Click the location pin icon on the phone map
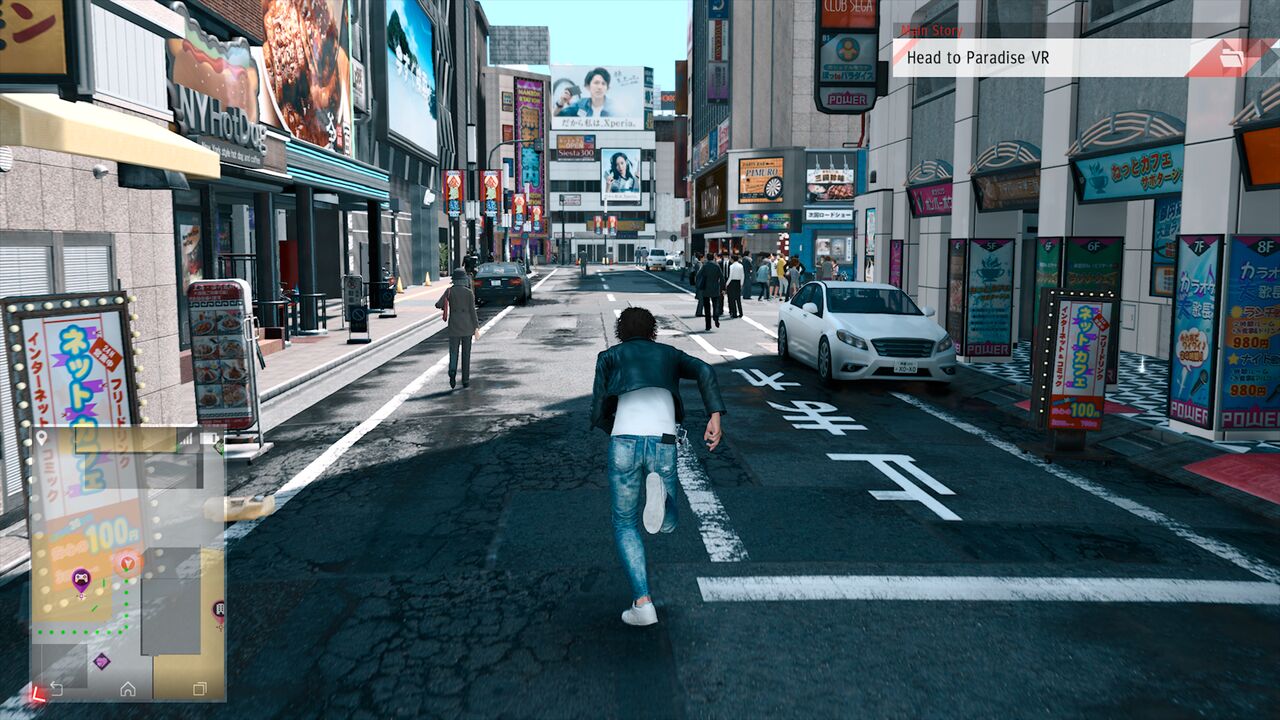Screen dimensions: 1280x720 [42, 437]
